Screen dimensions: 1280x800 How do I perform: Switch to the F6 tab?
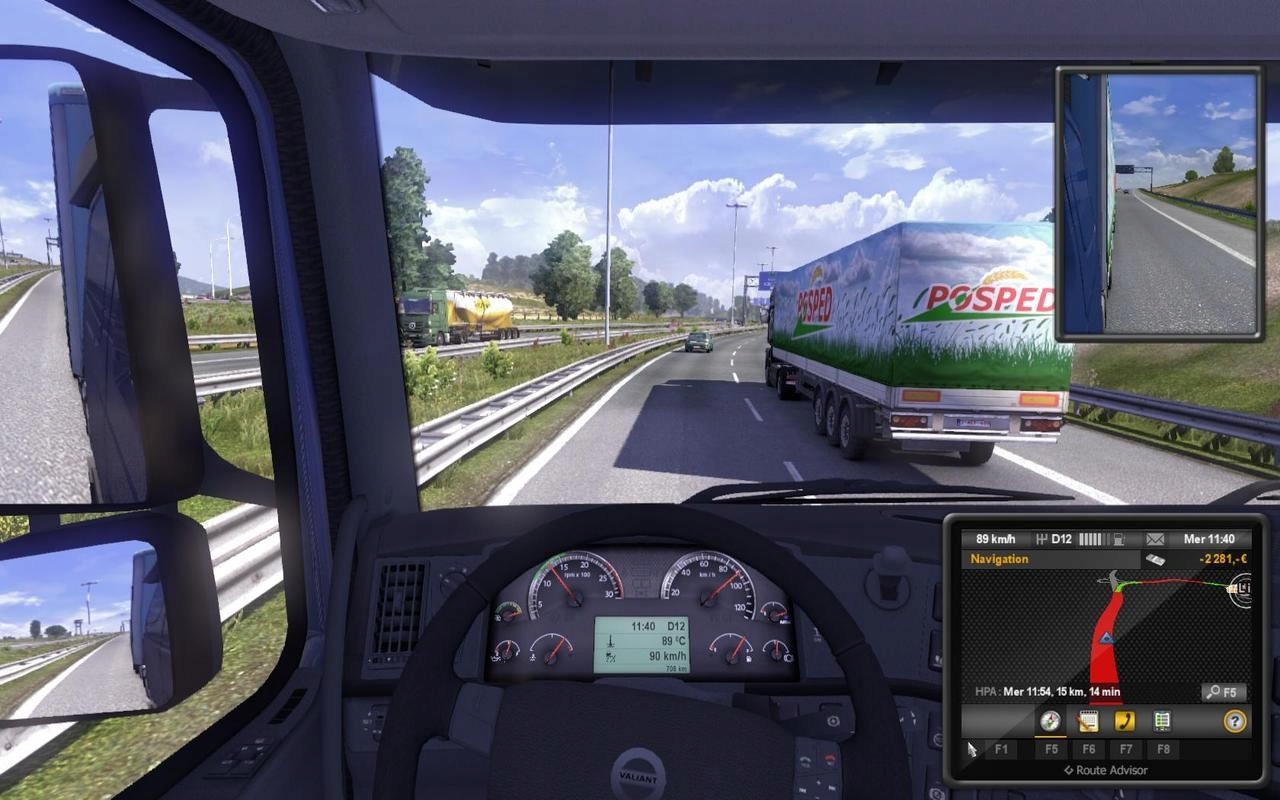click(x=1090, y=749)
